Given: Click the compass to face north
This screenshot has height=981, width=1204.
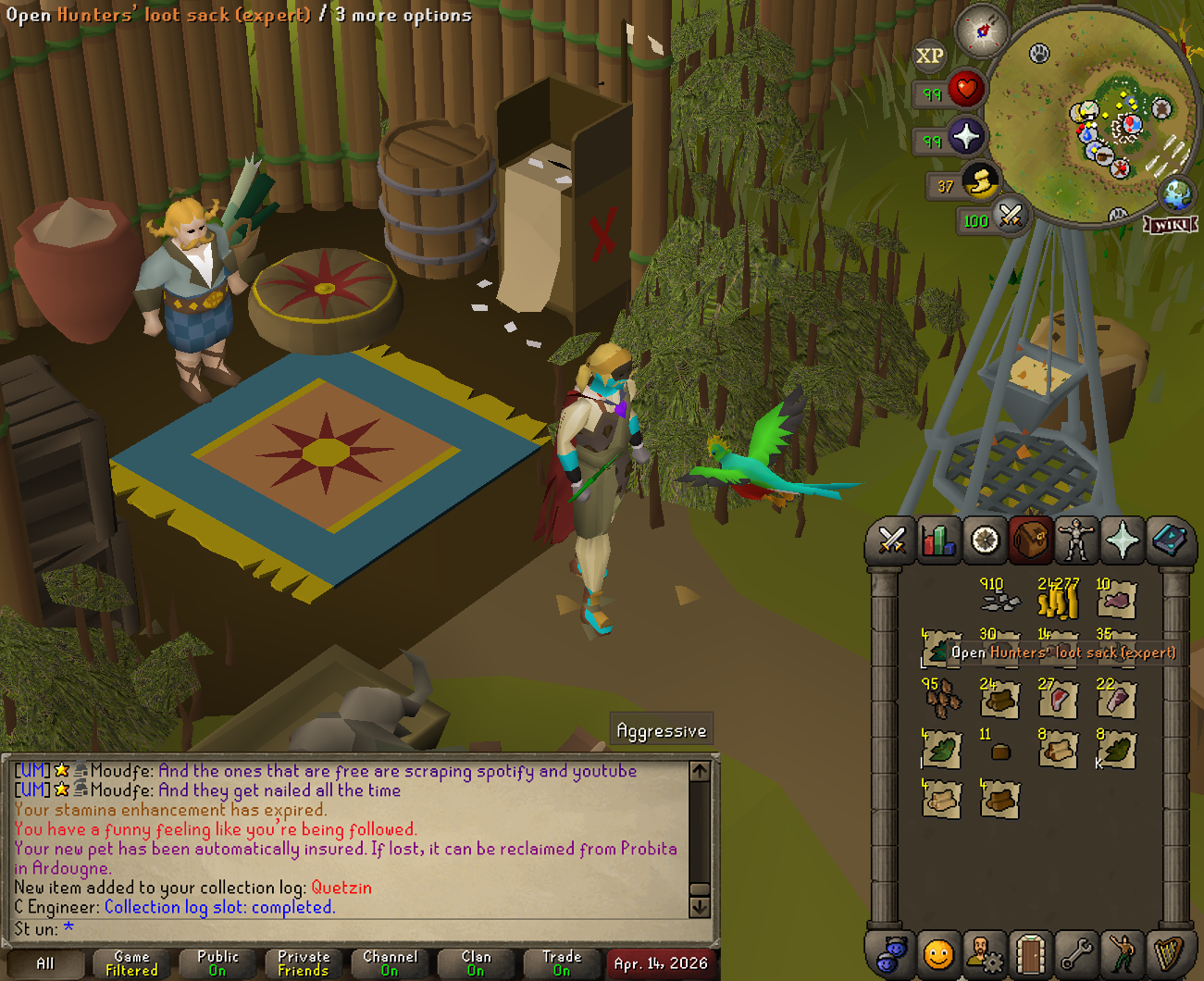Looking at the screenshot, I should coord(982,31).
